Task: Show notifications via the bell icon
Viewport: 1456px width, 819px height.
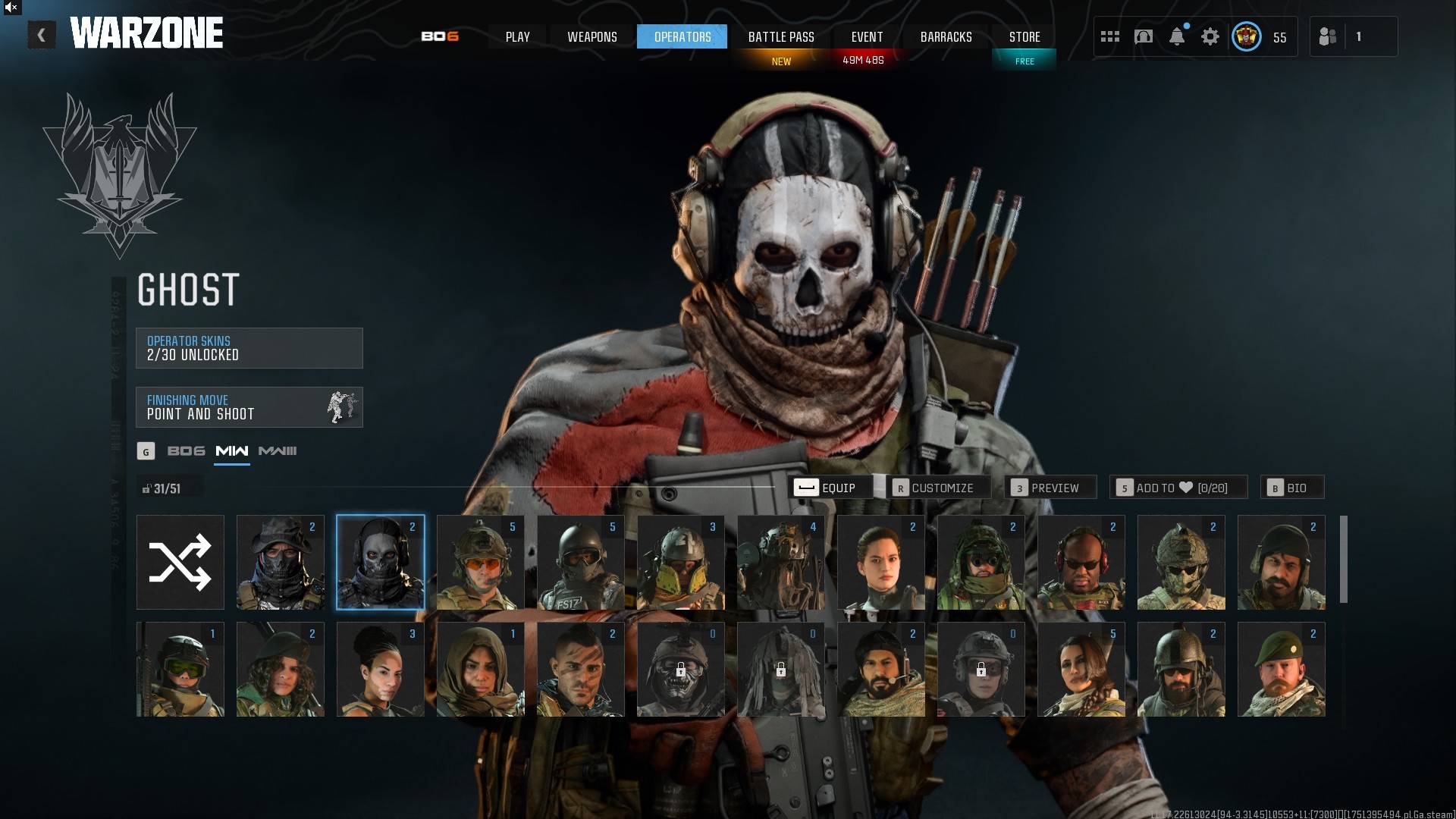Action: point(1177,37)
